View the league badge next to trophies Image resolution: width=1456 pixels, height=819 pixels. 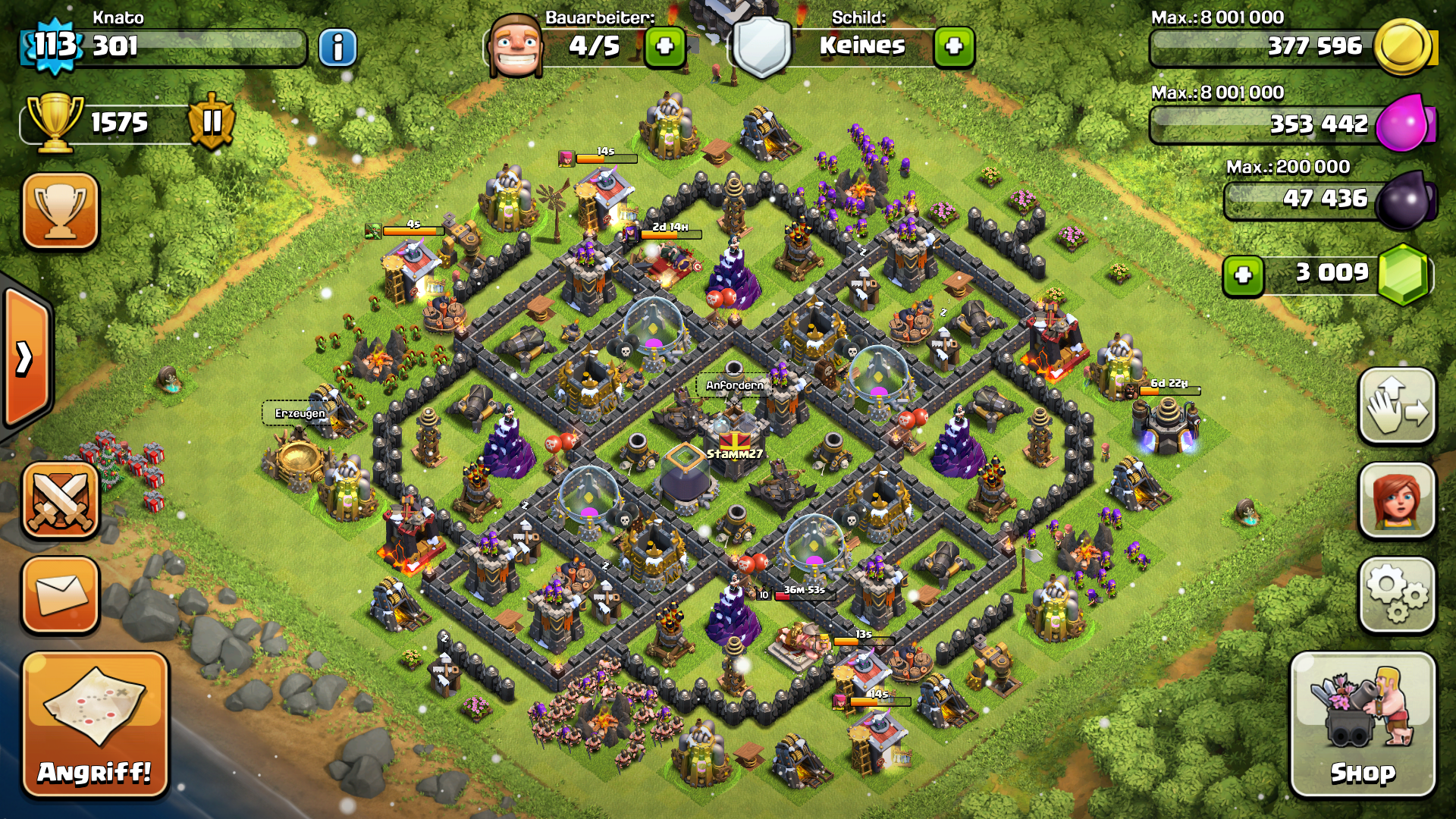tap(212, 121)
